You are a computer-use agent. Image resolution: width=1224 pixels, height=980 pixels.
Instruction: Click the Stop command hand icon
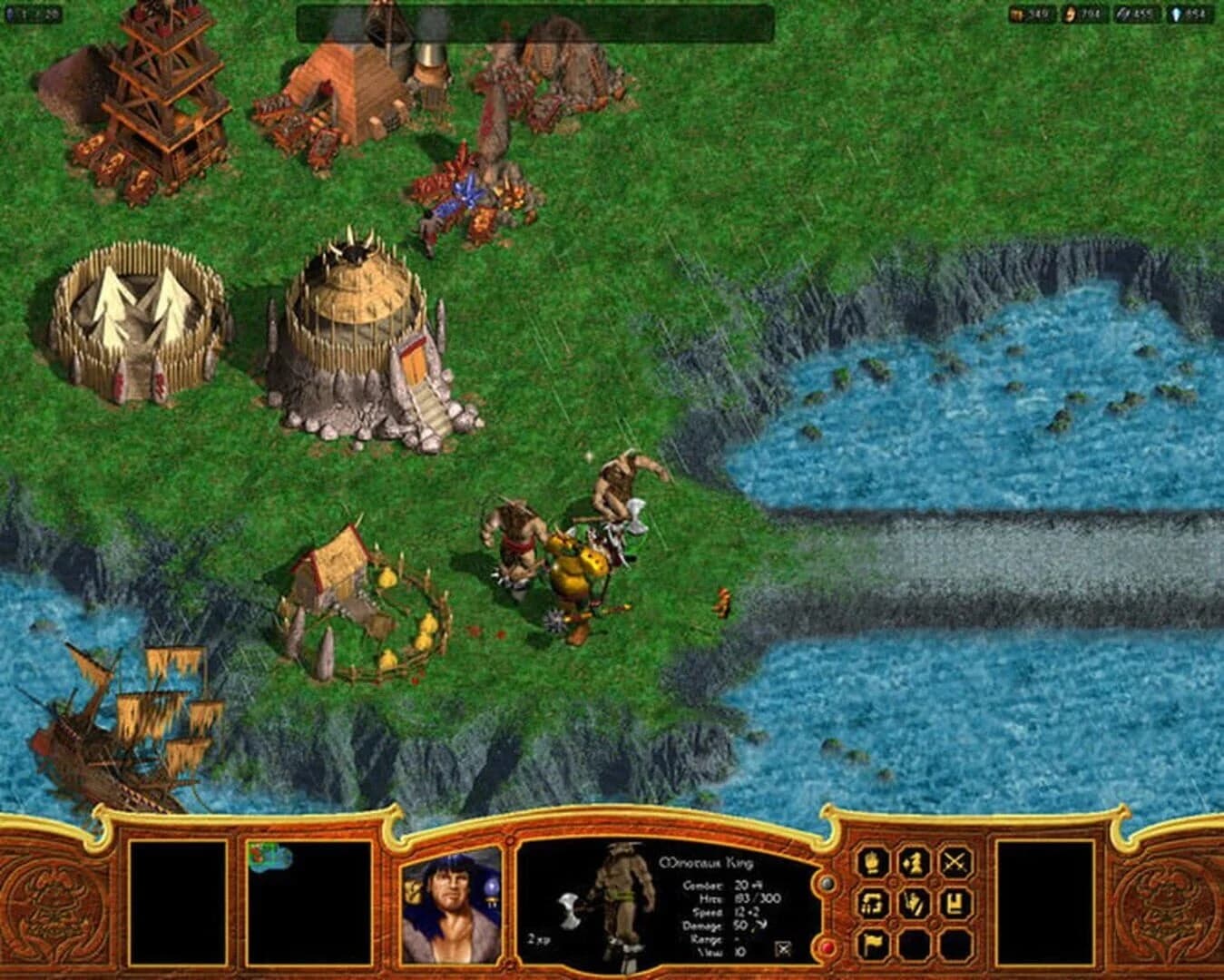pyautogui.click(x=872, y=863)
